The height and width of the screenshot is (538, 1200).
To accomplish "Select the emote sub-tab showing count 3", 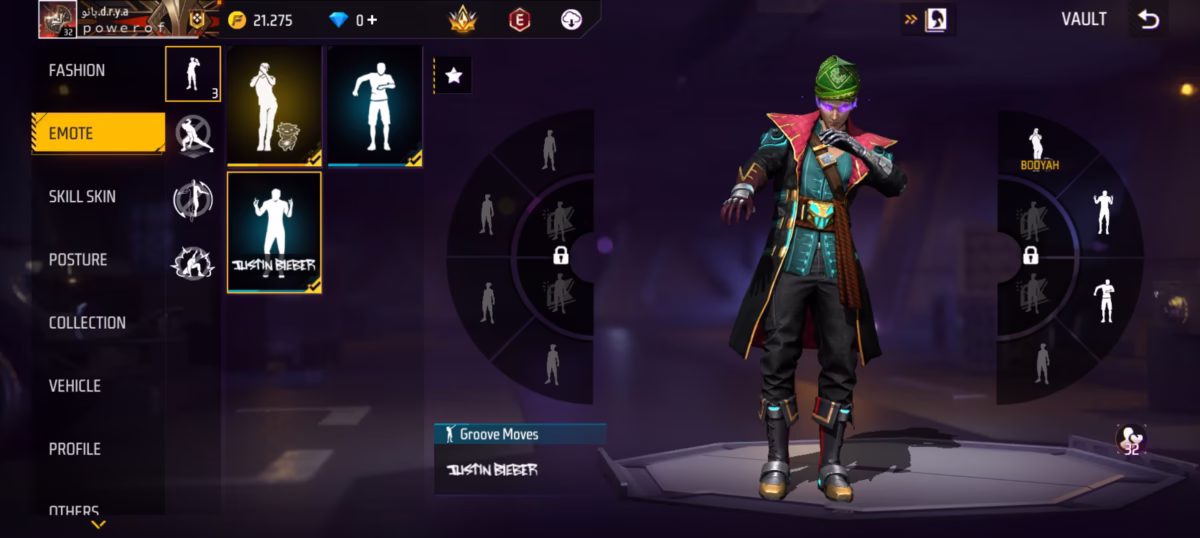I will (192, 74).
